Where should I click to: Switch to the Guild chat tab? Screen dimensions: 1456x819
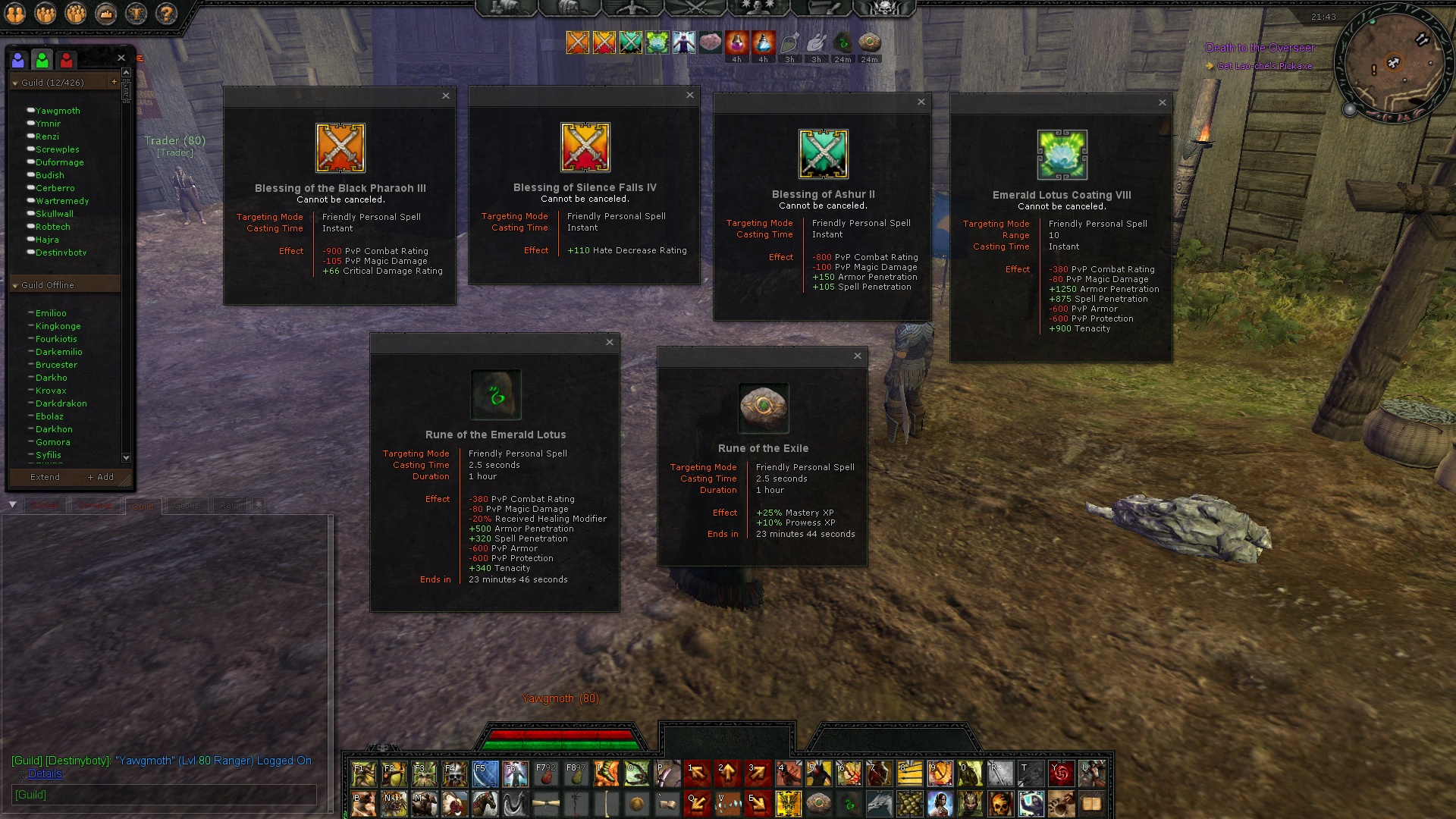(143, 505)
